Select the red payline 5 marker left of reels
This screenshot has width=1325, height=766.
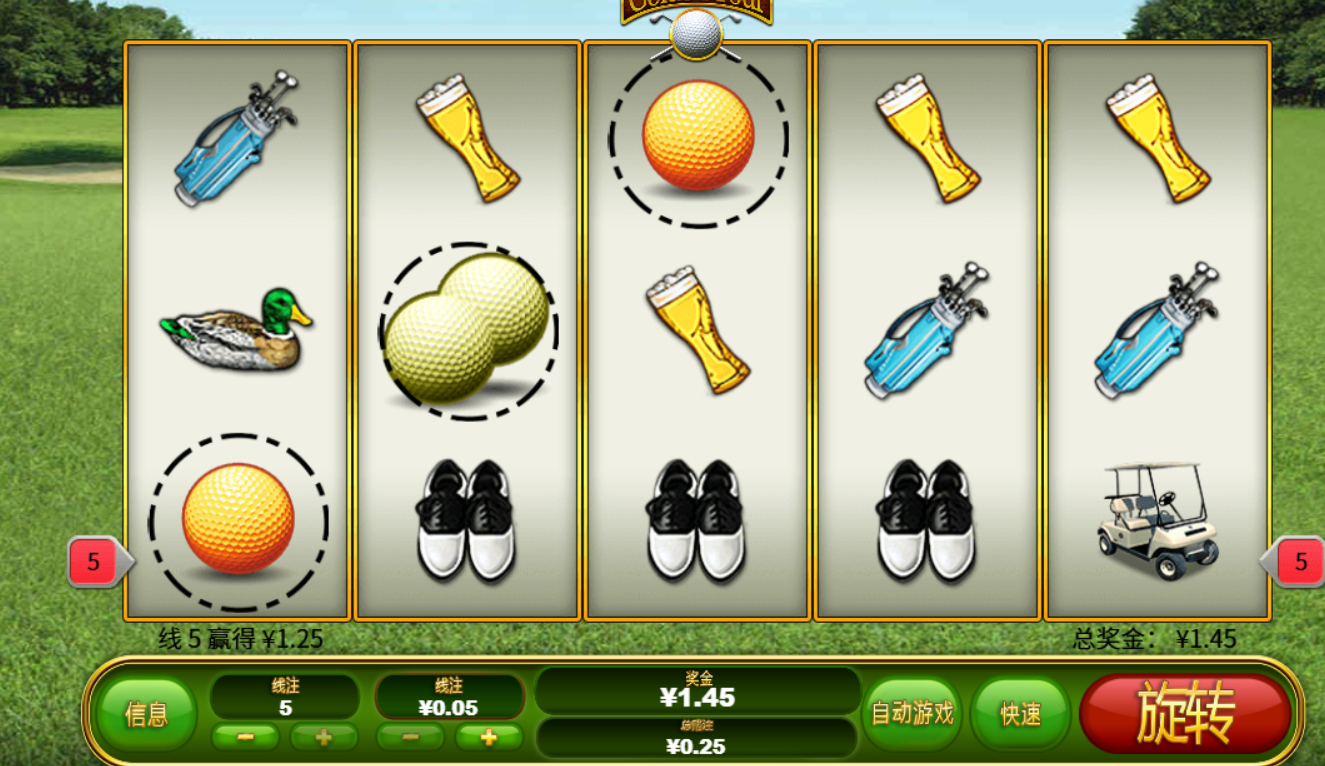point(95,562)
